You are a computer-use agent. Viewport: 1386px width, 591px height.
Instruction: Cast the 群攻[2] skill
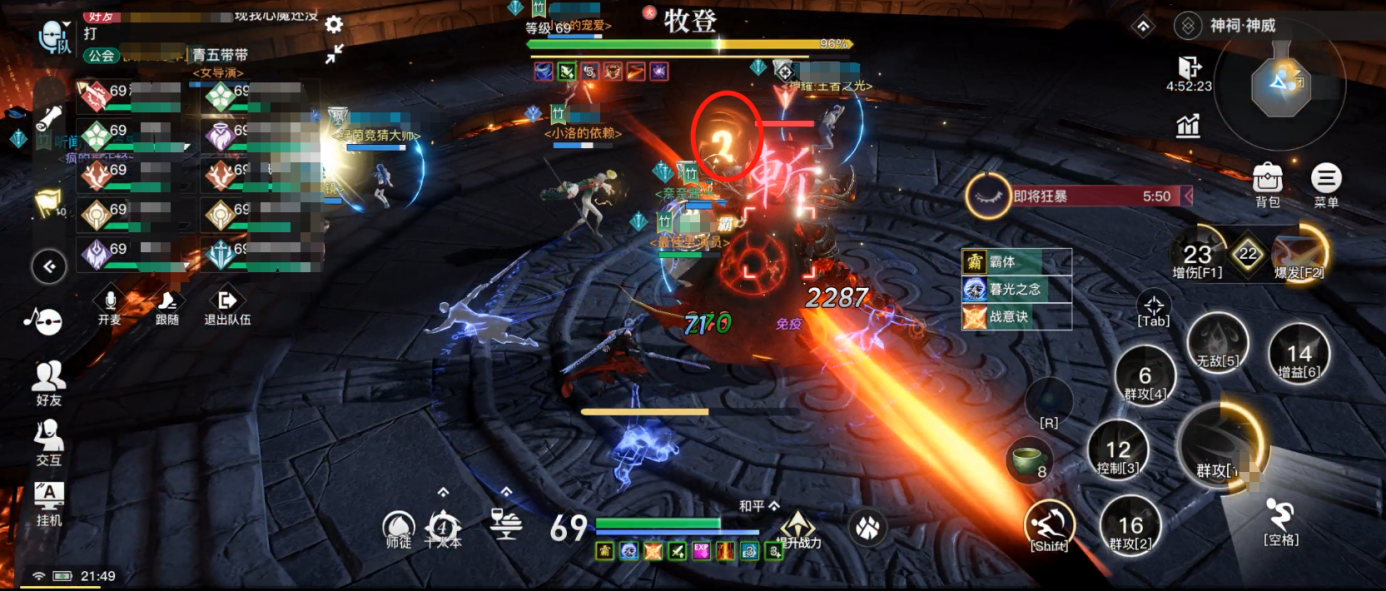(x=1129, y=526)
